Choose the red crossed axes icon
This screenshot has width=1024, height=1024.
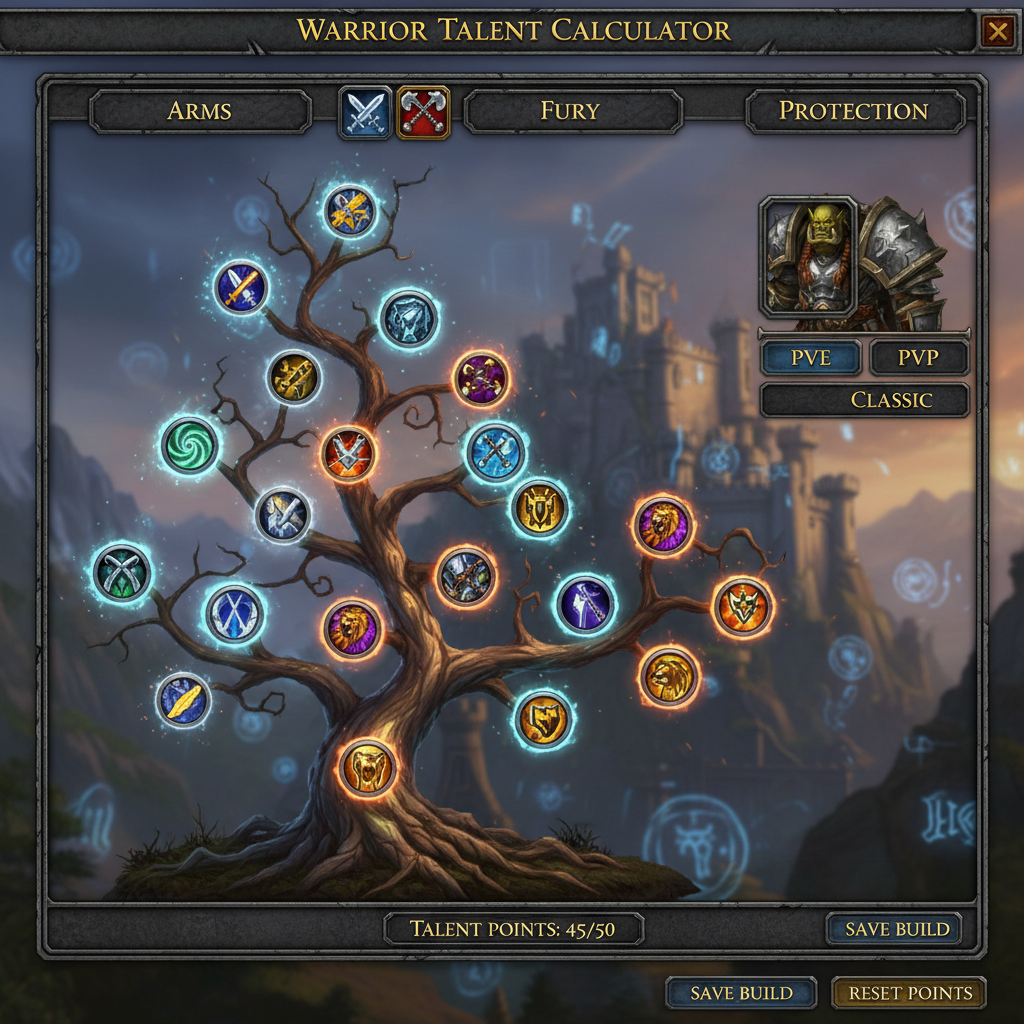click(424, 112)
